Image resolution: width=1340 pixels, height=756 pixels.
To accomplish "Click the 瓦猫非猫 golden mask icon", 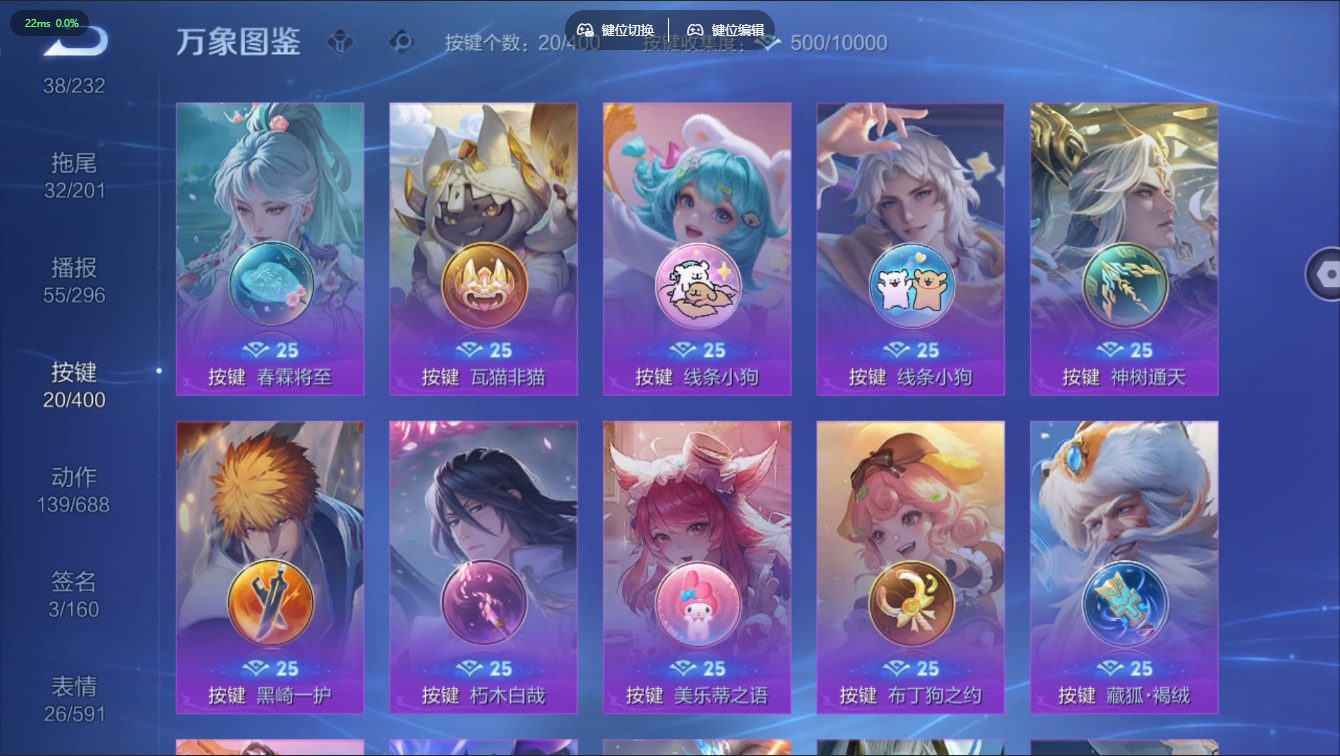I will tap(483, 285).
